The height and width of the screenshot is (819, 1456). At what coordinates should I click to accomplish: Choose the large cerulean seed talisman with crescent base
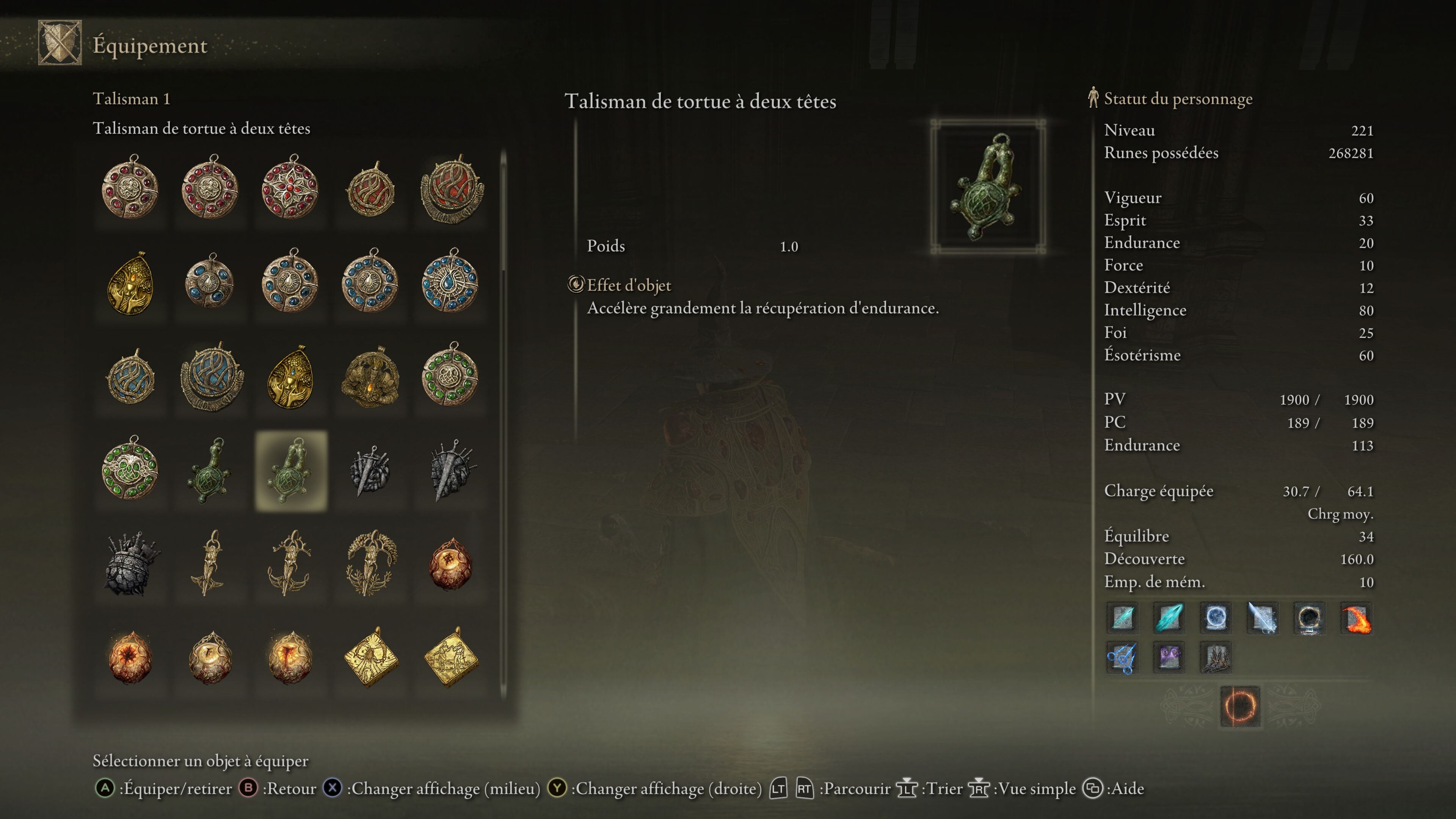[212, 377]
